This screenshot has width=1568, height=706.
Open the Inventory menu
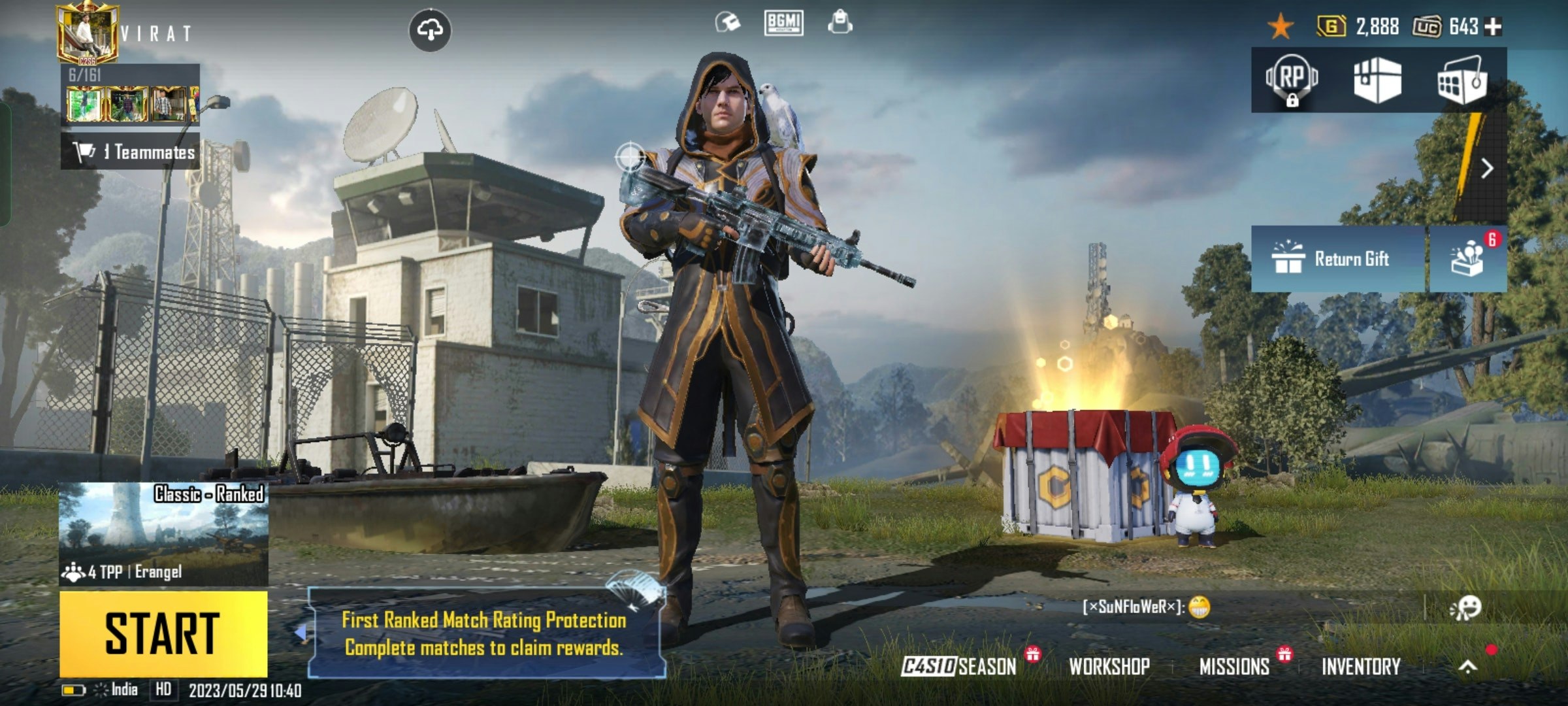click(x=1361, y=666)
